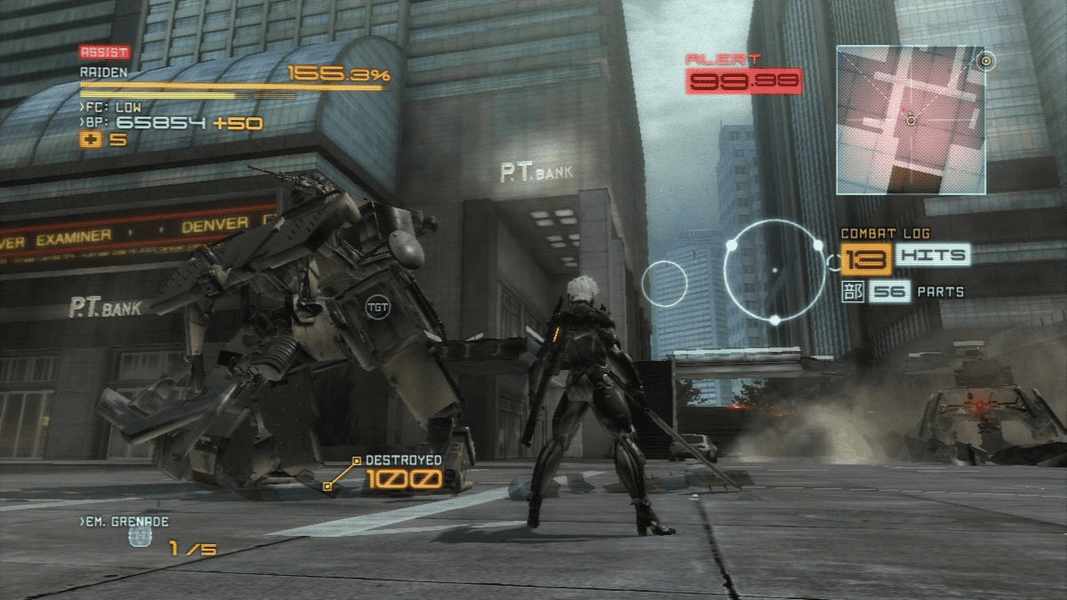The width and height of the screenshot is (1067, 600).
Task: Click the minimap radar display
Action: [910, 119]
